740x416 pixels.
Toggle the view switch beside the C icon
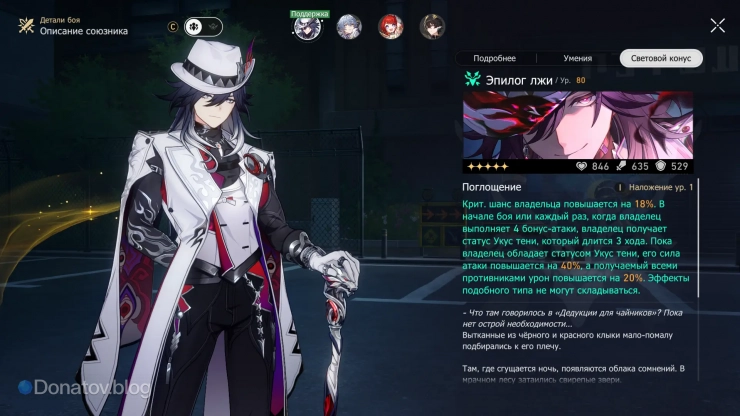click(x=203, y=27)
